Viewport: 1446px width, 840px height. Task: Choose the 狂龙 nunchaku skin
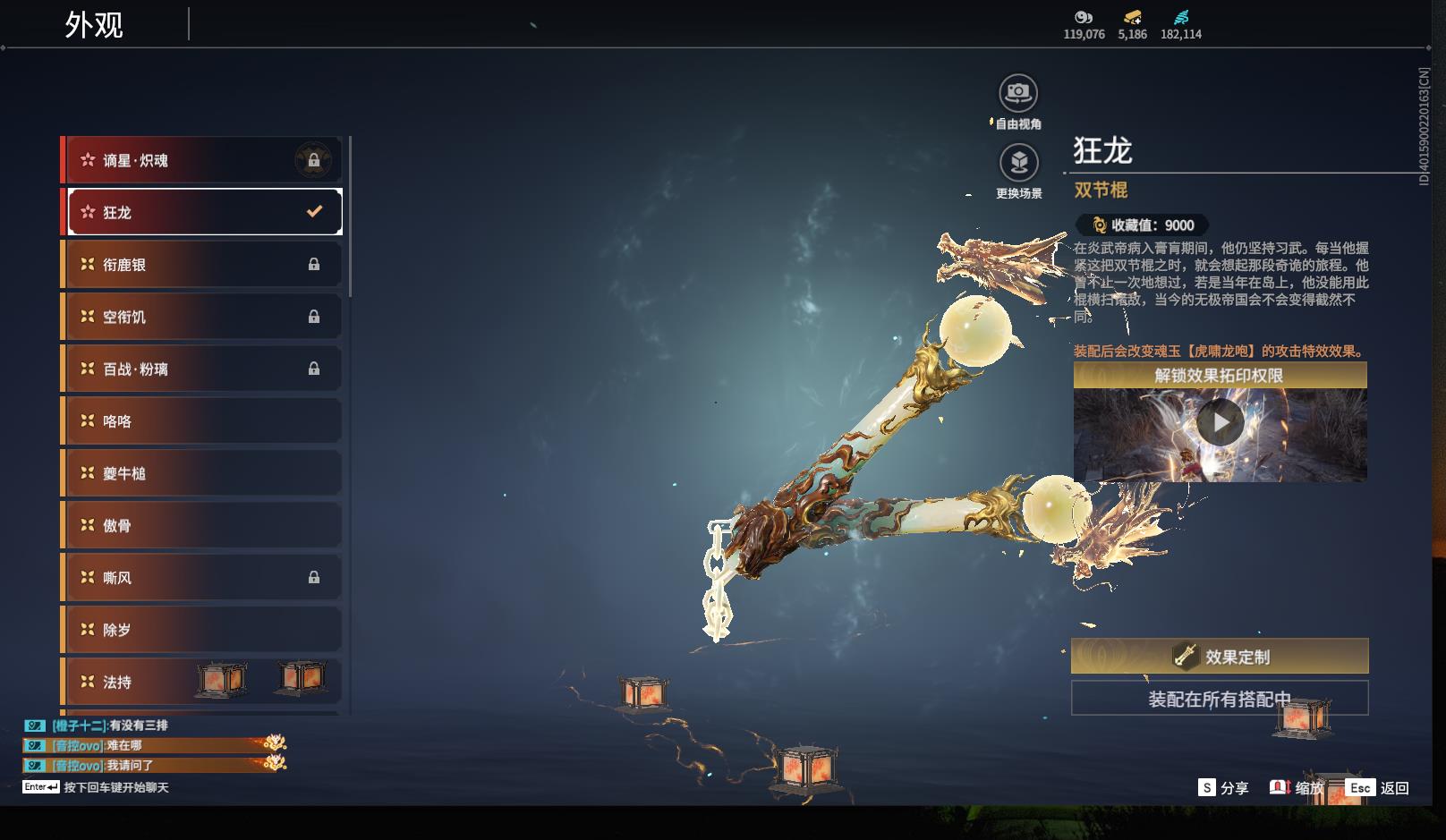pos(202,212)
